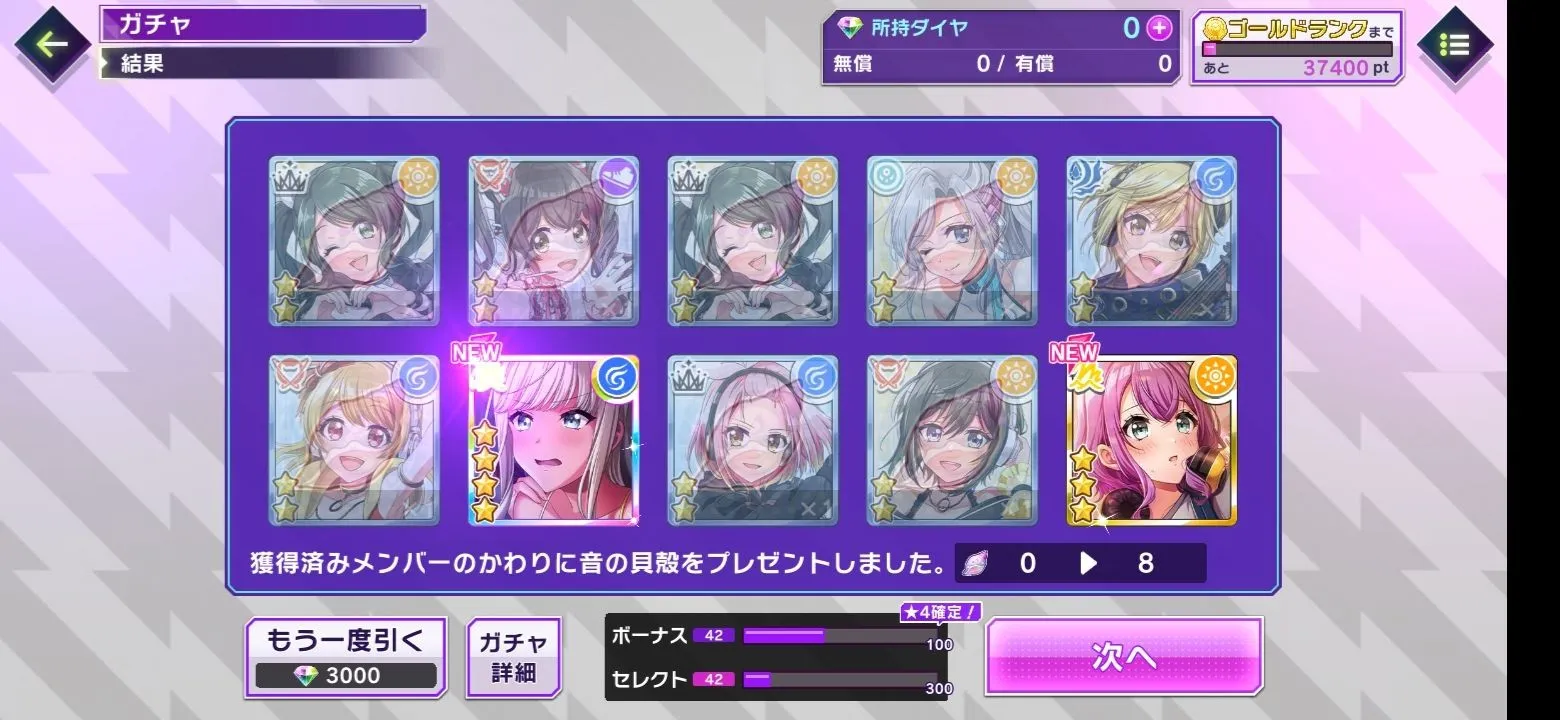The width and height of the screenshot is (1560, 720).
Task: Add diamonds with the plus button
Action: pos(1158,28)
